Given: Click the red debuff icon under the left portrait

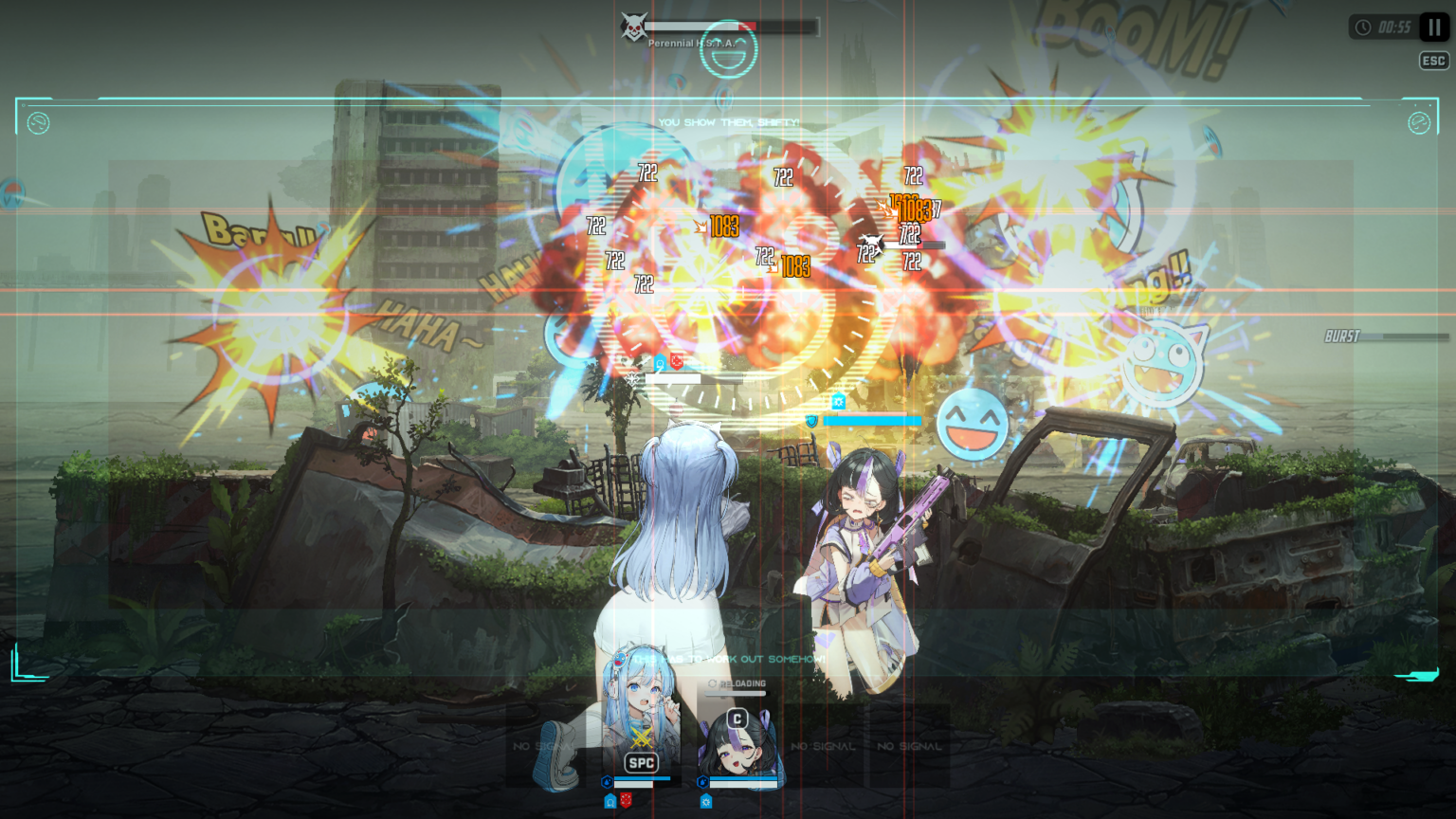Looking at the screenshot, I should tap(626, 800).
